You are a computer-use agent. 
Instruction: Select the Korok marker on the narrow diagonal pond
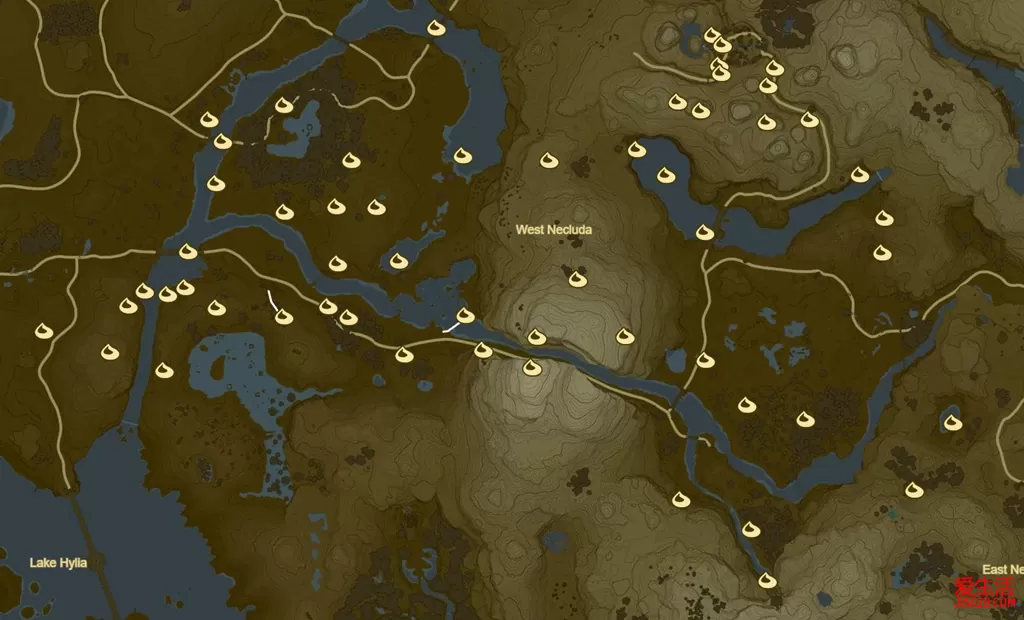click(399, 261)
